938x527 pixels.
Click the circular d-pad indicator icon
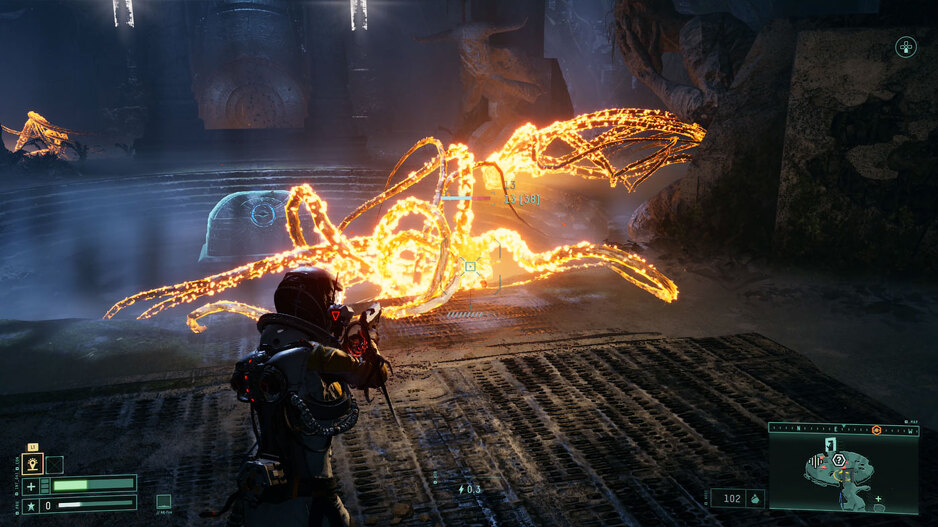coord(905,46)
